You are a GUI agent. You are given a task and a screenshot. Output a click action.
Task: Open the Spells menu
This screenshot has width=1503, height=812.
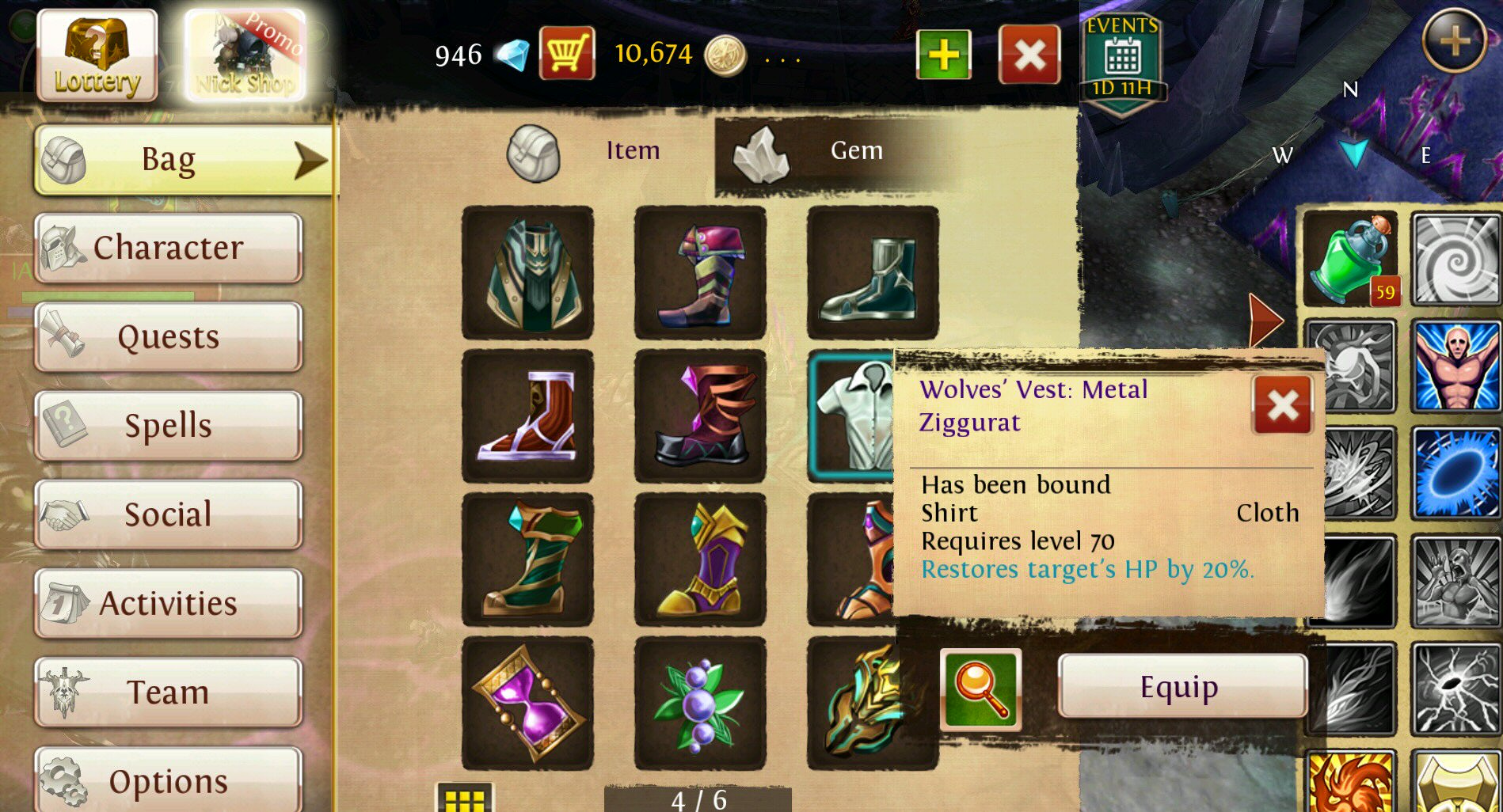coord(168,426)
